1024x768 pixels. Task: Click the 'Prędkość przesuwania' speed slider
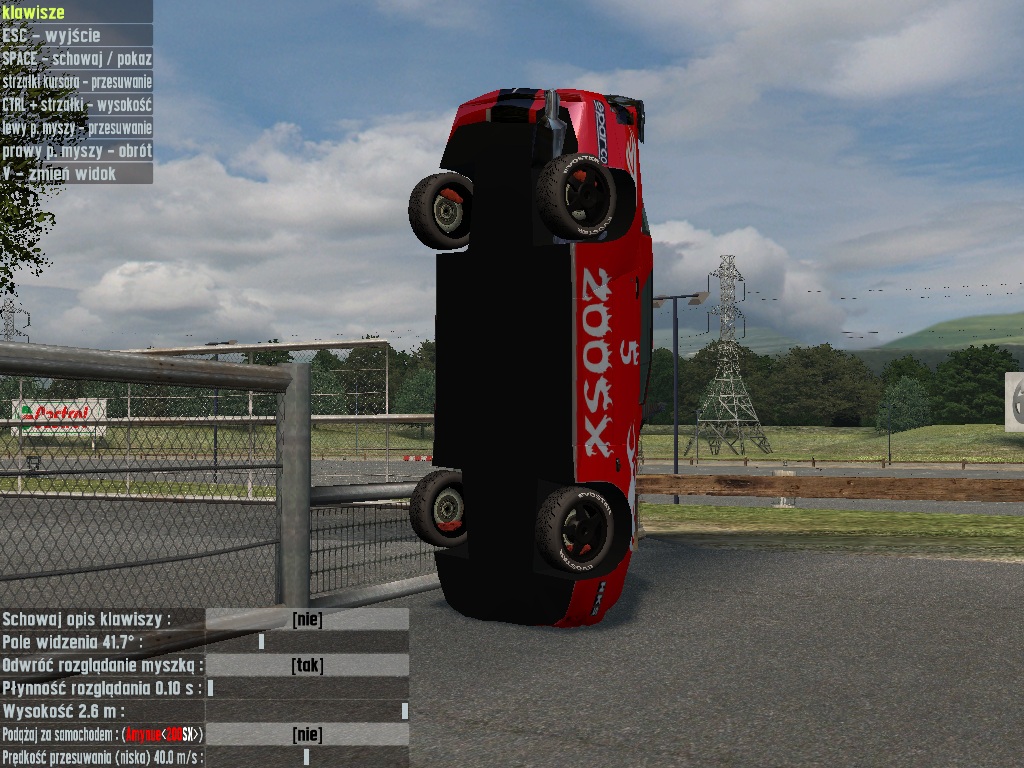[x=307, y=757]
